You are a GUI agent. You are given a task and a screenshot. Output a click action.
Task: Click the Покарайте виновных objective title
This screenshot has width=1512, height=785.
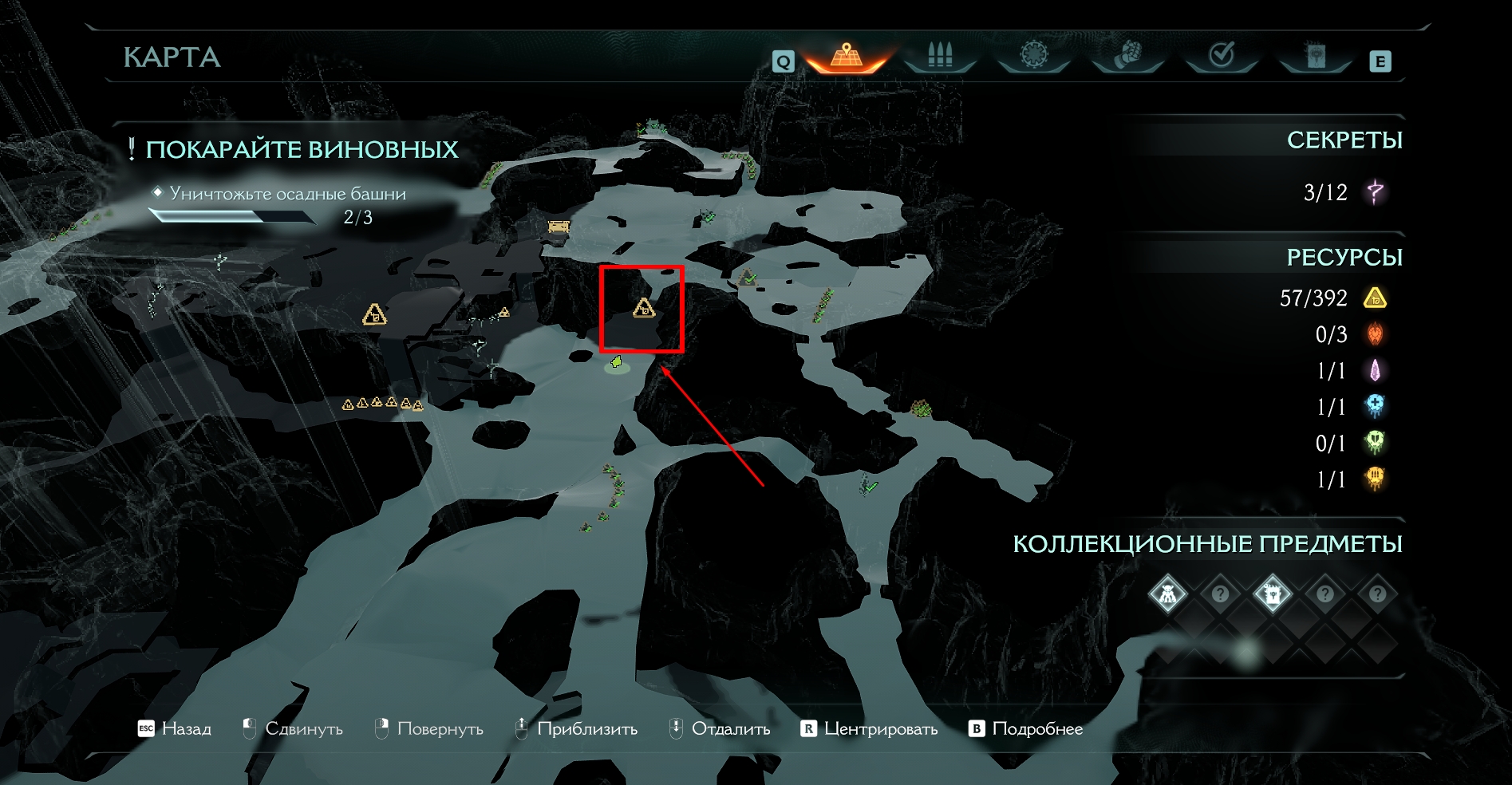pyautogui.click(x=302, y=150)
